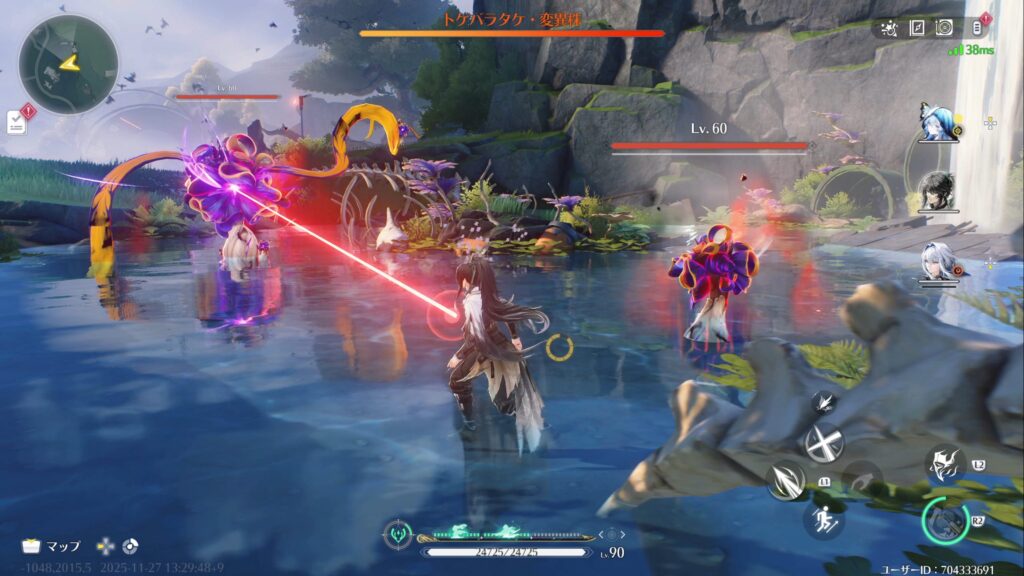Switch to the white-haired character portrait
This screenshot has width=1024, height=576.
(x=937, y=260)
